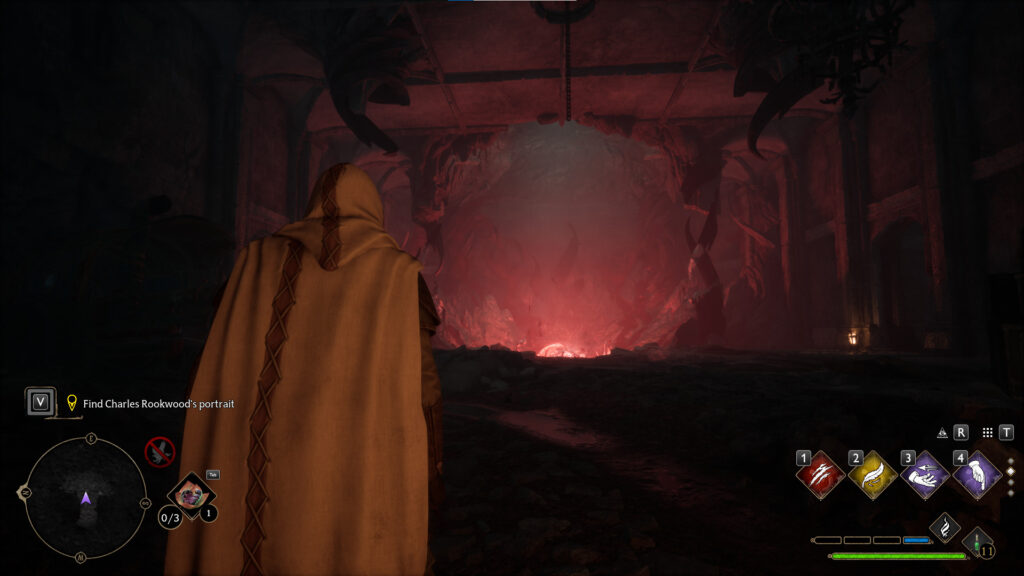Select the red claw slash spell
This screenshot has width=1024, height=576.
[x=820, y=475]
